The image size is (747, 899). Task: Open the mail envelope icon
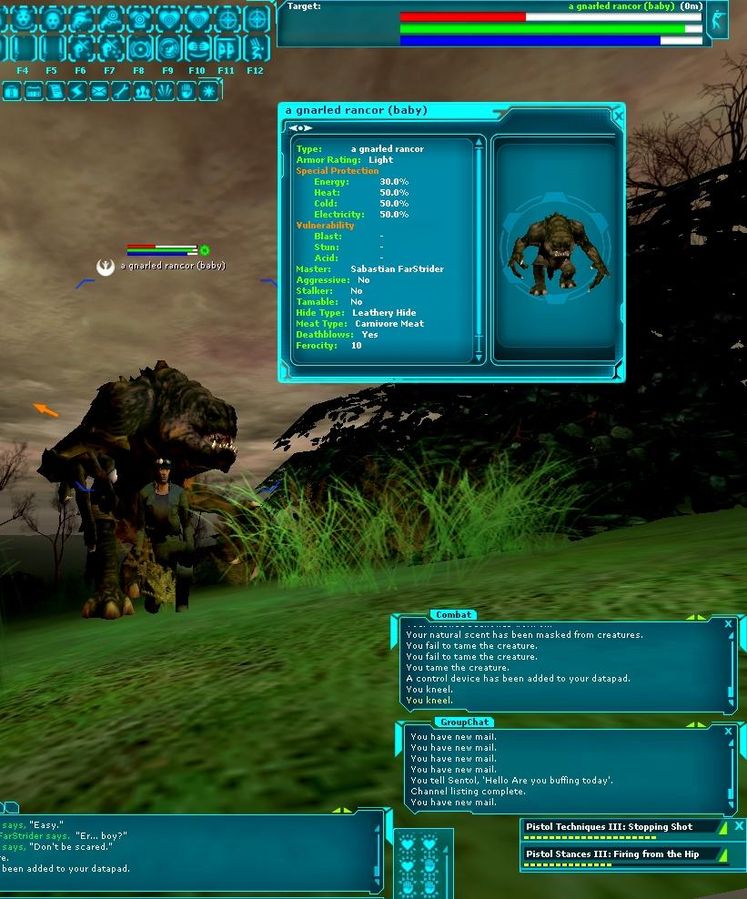pos(99,91)
